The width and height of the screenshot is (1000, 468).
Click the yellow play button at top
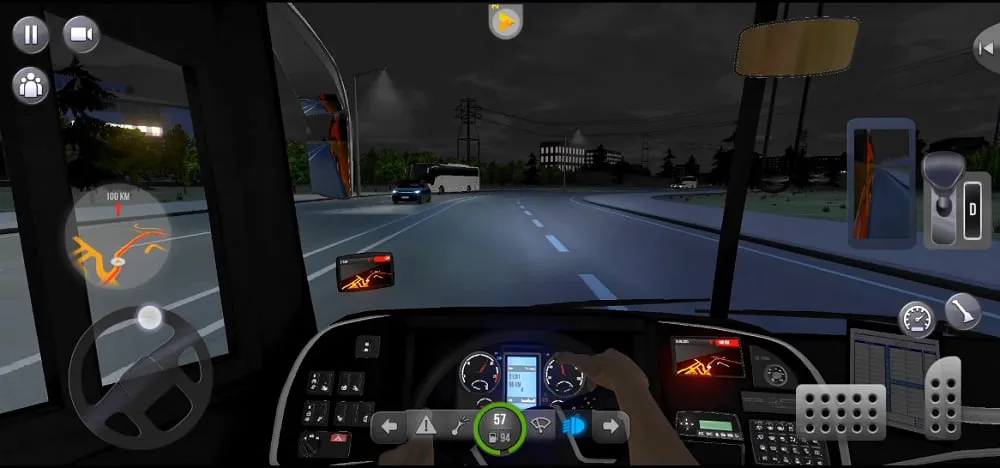tap(506, 23)
